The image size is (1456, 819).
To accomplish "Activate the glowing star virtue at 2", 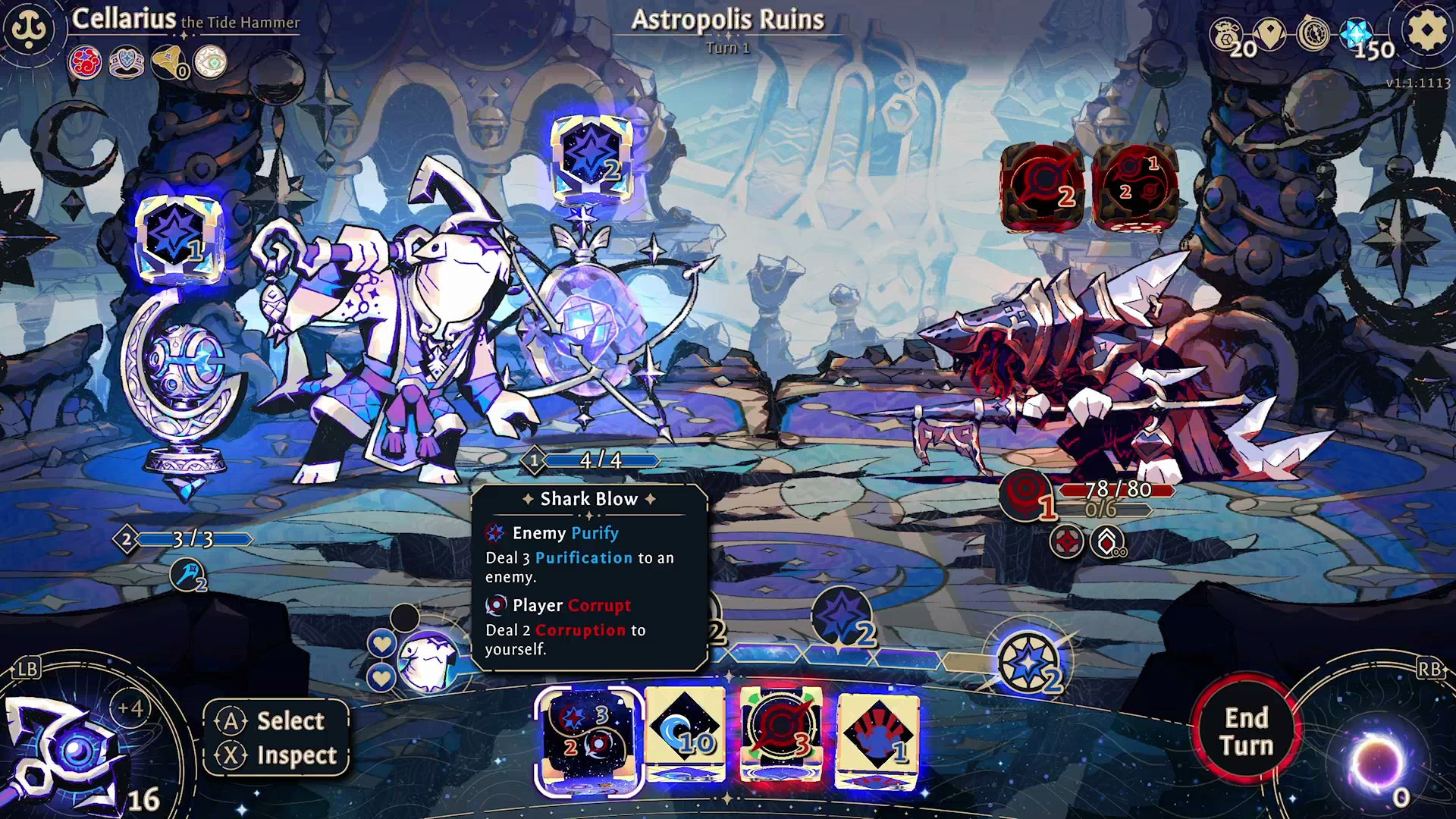I will coord(1029,664).
